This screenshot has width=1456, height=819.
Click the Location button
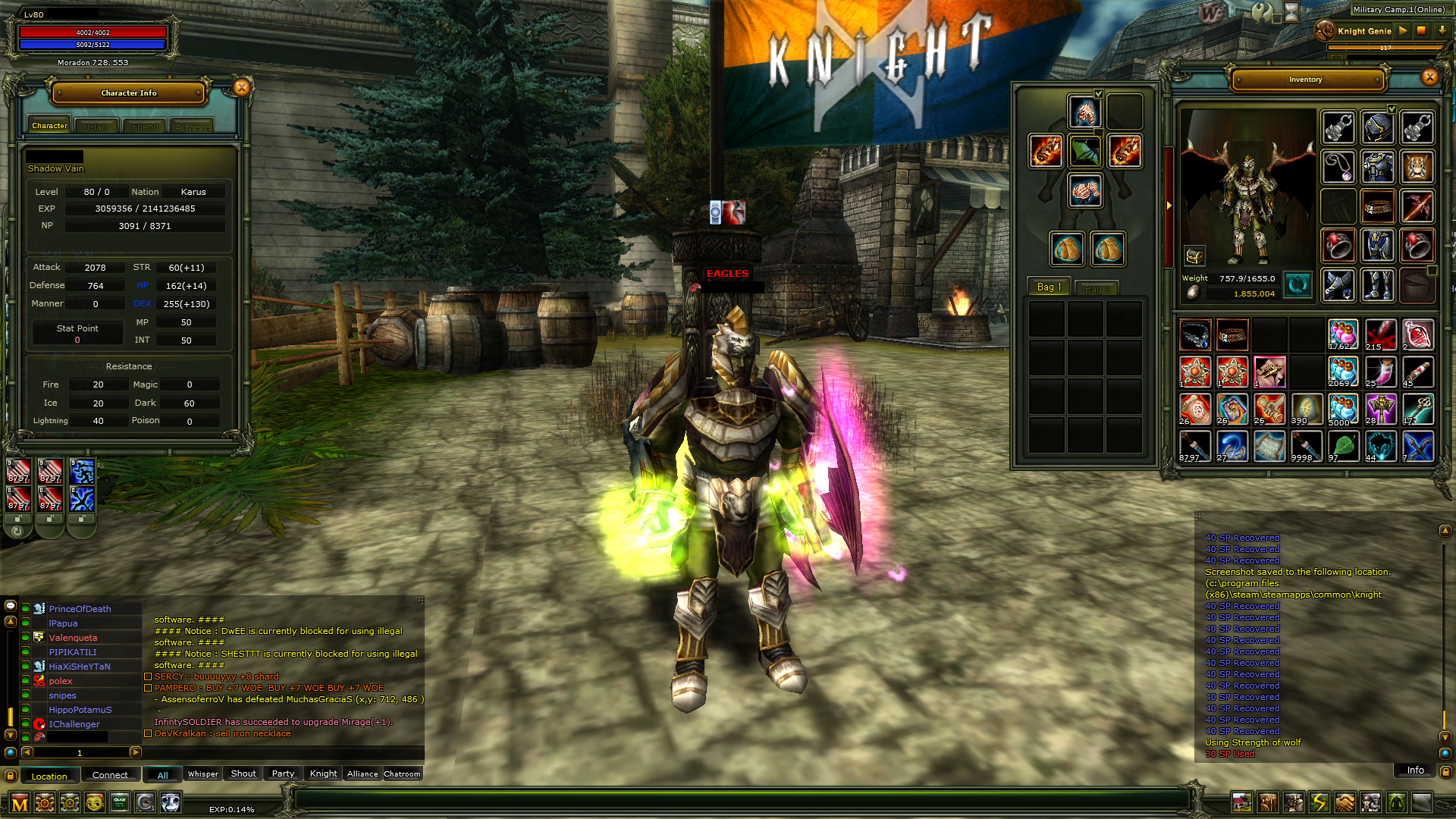(x=49, y=776)
